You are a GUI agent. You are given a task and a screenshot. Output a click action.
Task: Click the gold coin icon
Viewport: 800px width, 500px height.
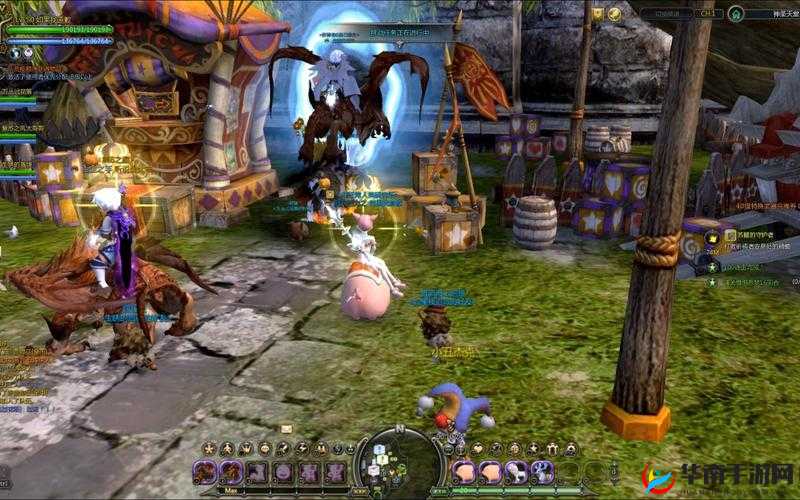point(615,13)
